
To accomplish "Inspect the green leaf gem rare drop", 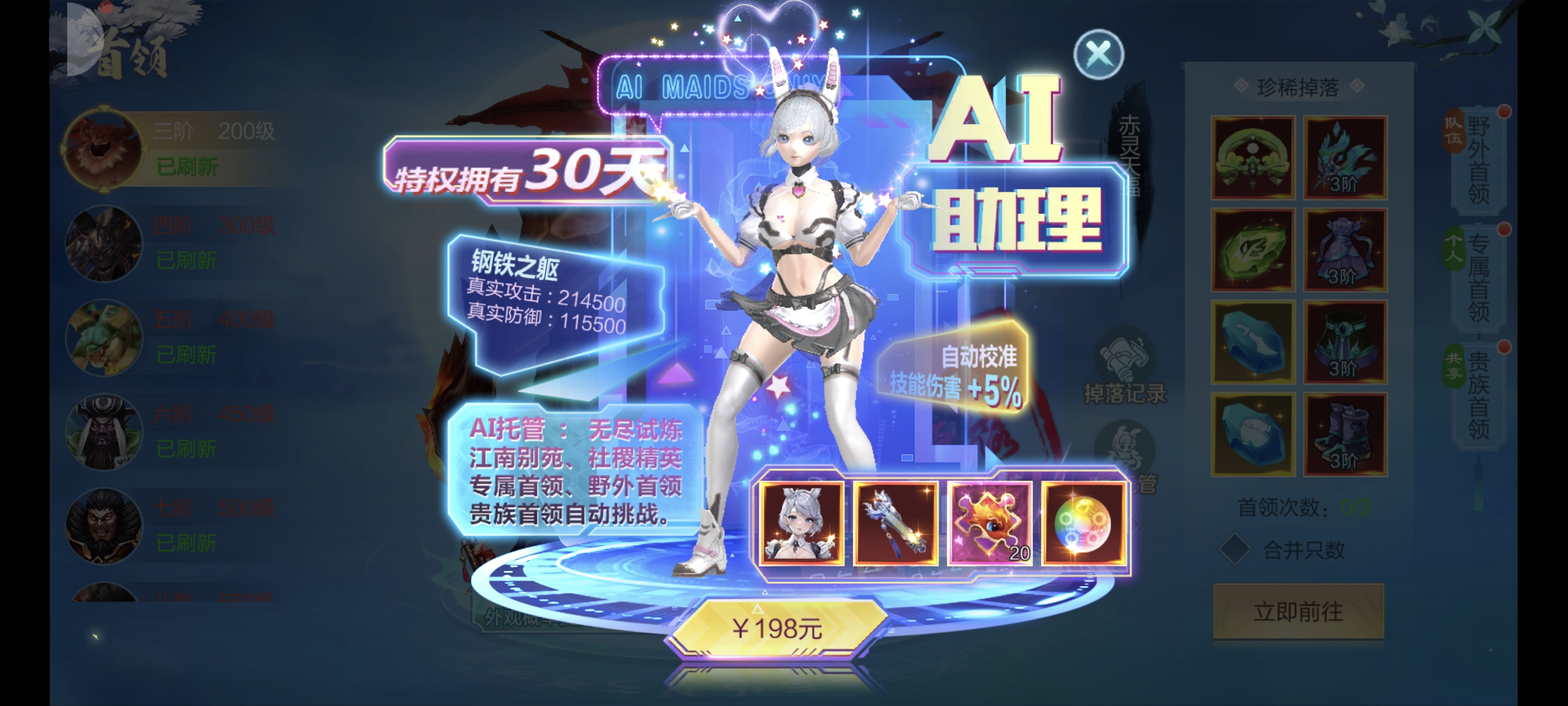I will tap(1253, 249).
